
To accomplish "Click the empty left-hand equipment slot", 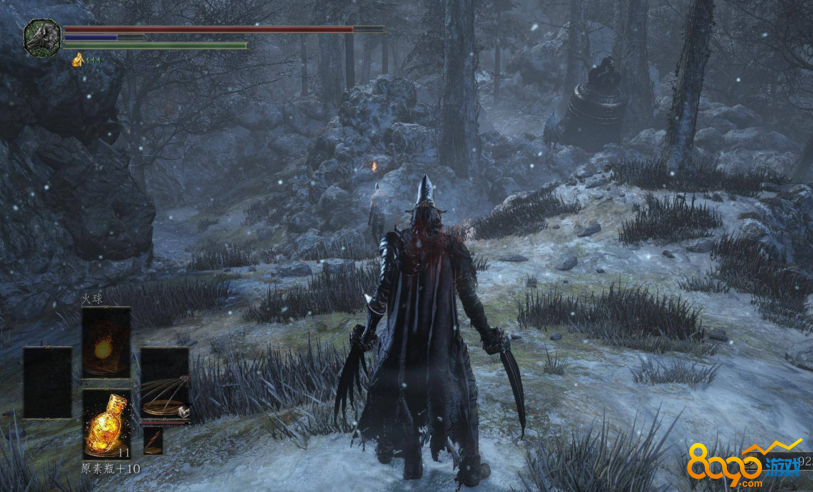I will [x=47, y=382].
